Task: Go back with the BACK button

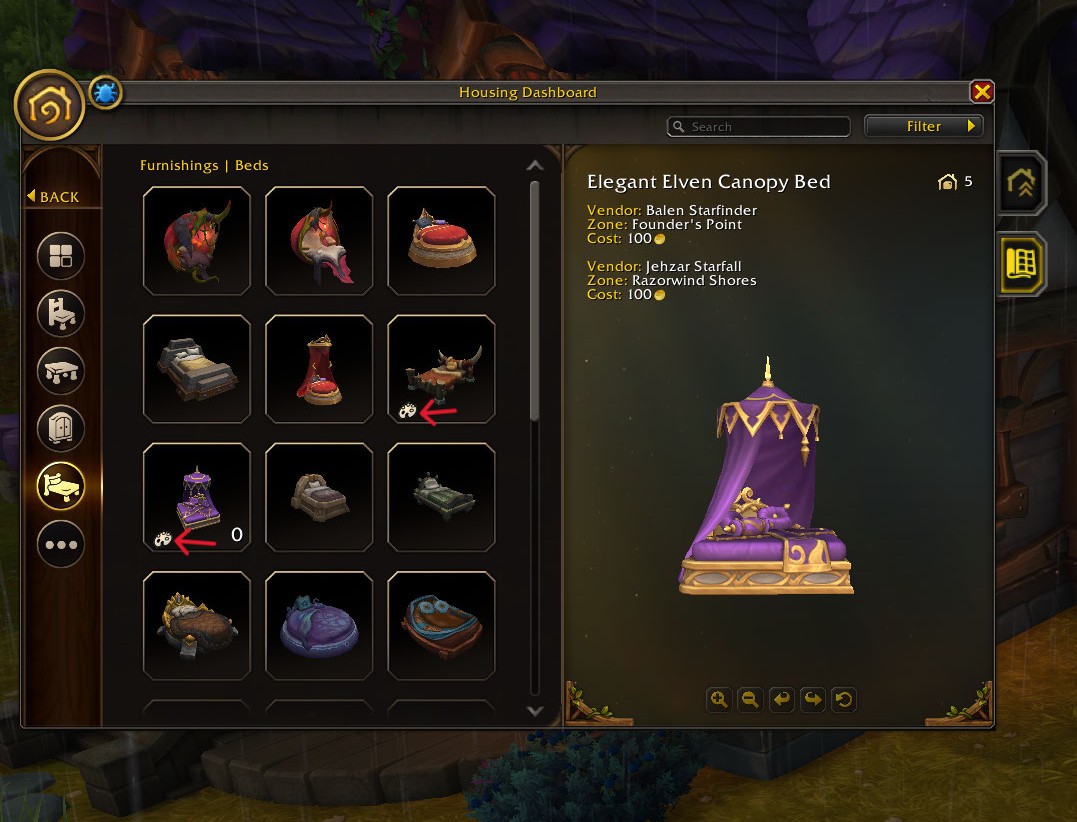Action: [x=53, y=197]
